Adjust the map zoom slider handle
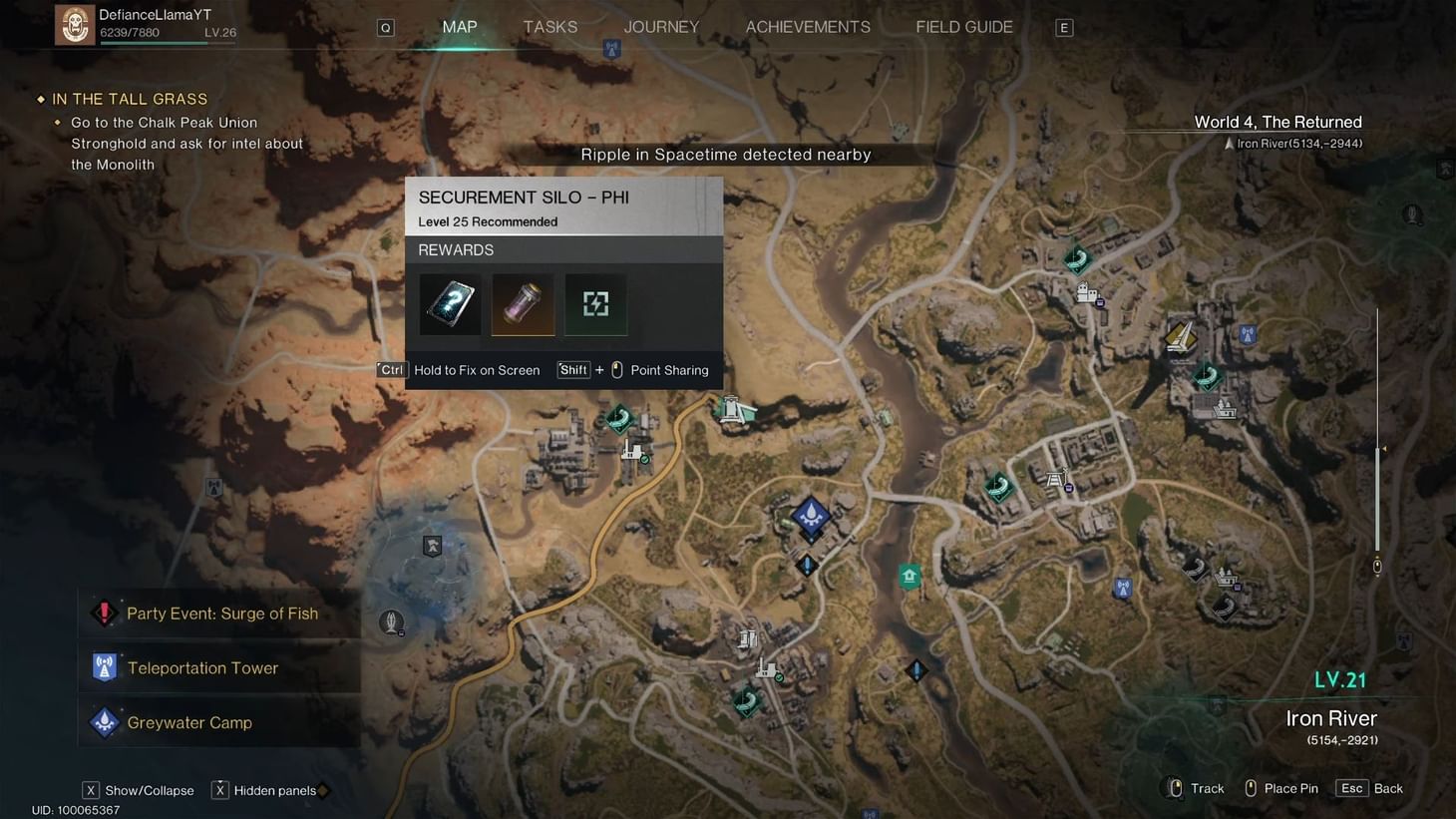This screenshot has height=819, width=1456. coord(1377,566)
